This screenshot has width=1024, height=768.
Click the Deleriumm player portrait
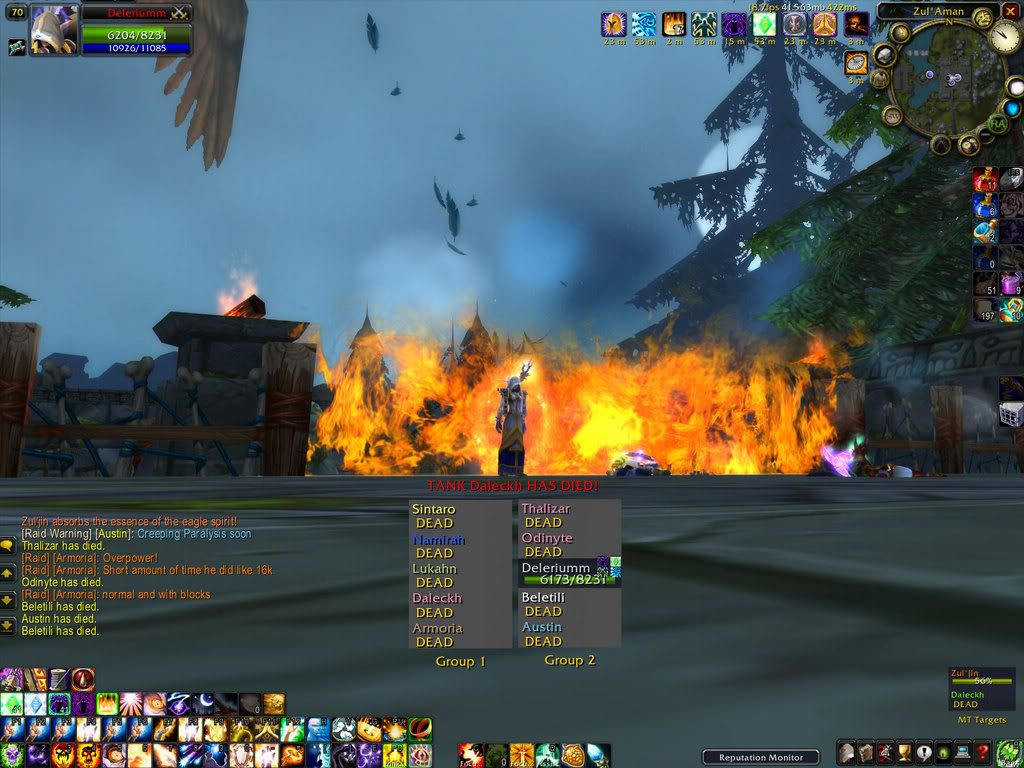[x=53, y=30]
